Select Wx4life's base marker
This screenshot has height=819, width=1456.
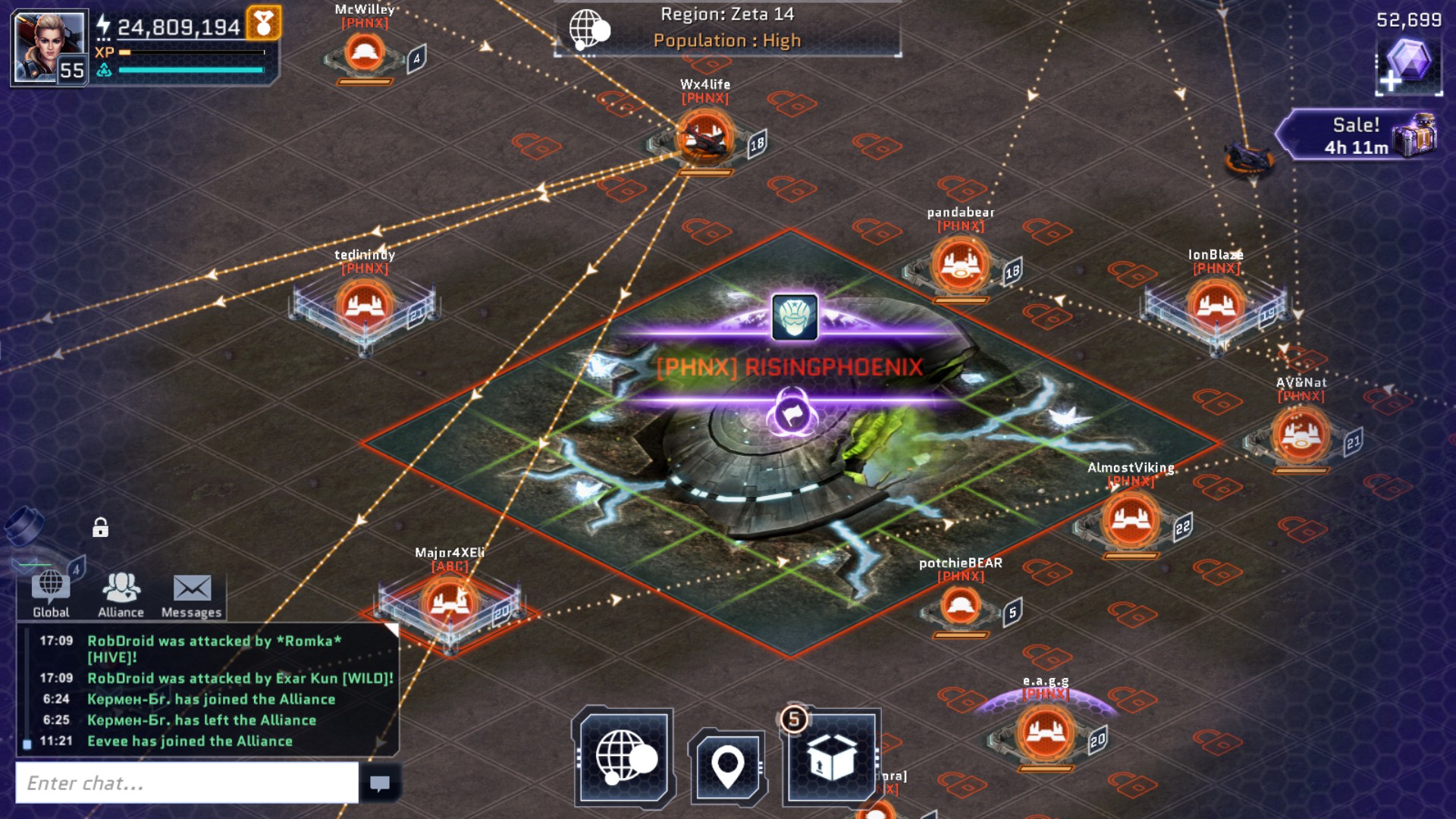click(x=704, y=137)
